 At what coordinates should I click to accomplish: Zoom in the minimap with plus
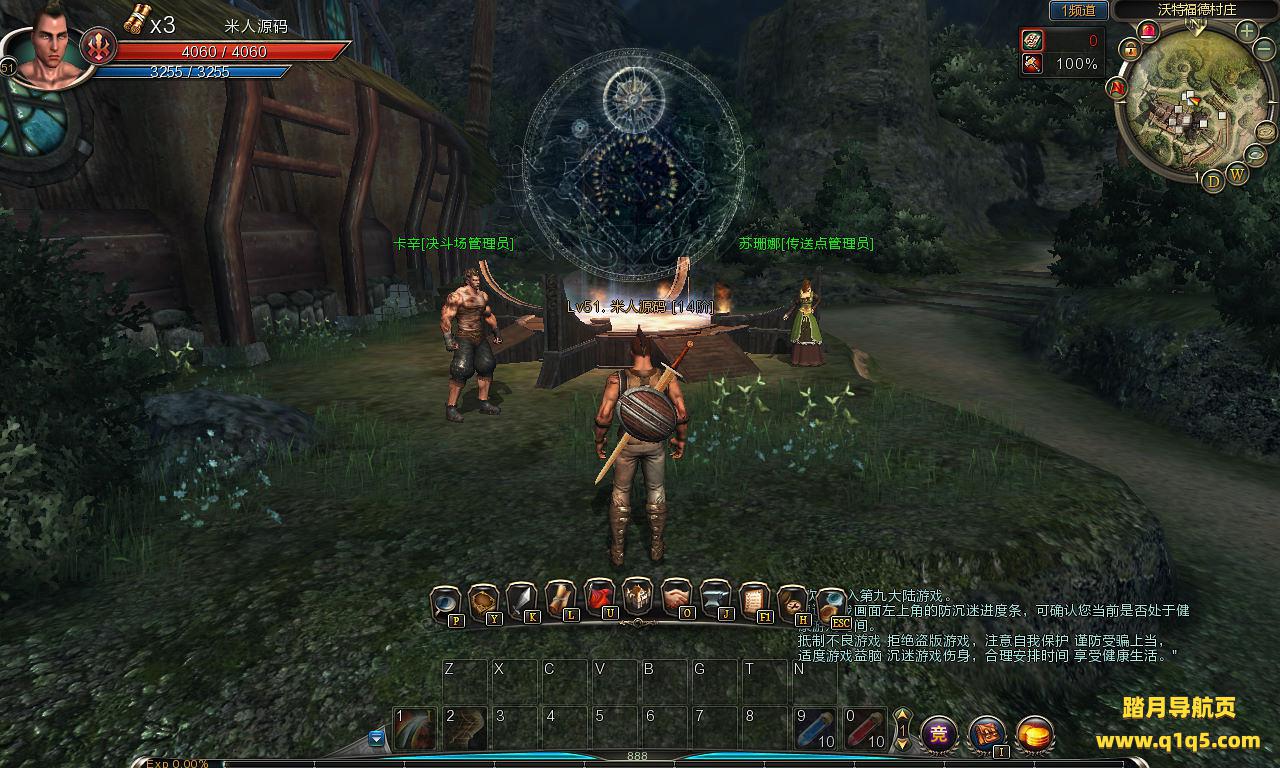click(x=1247, y=31)
